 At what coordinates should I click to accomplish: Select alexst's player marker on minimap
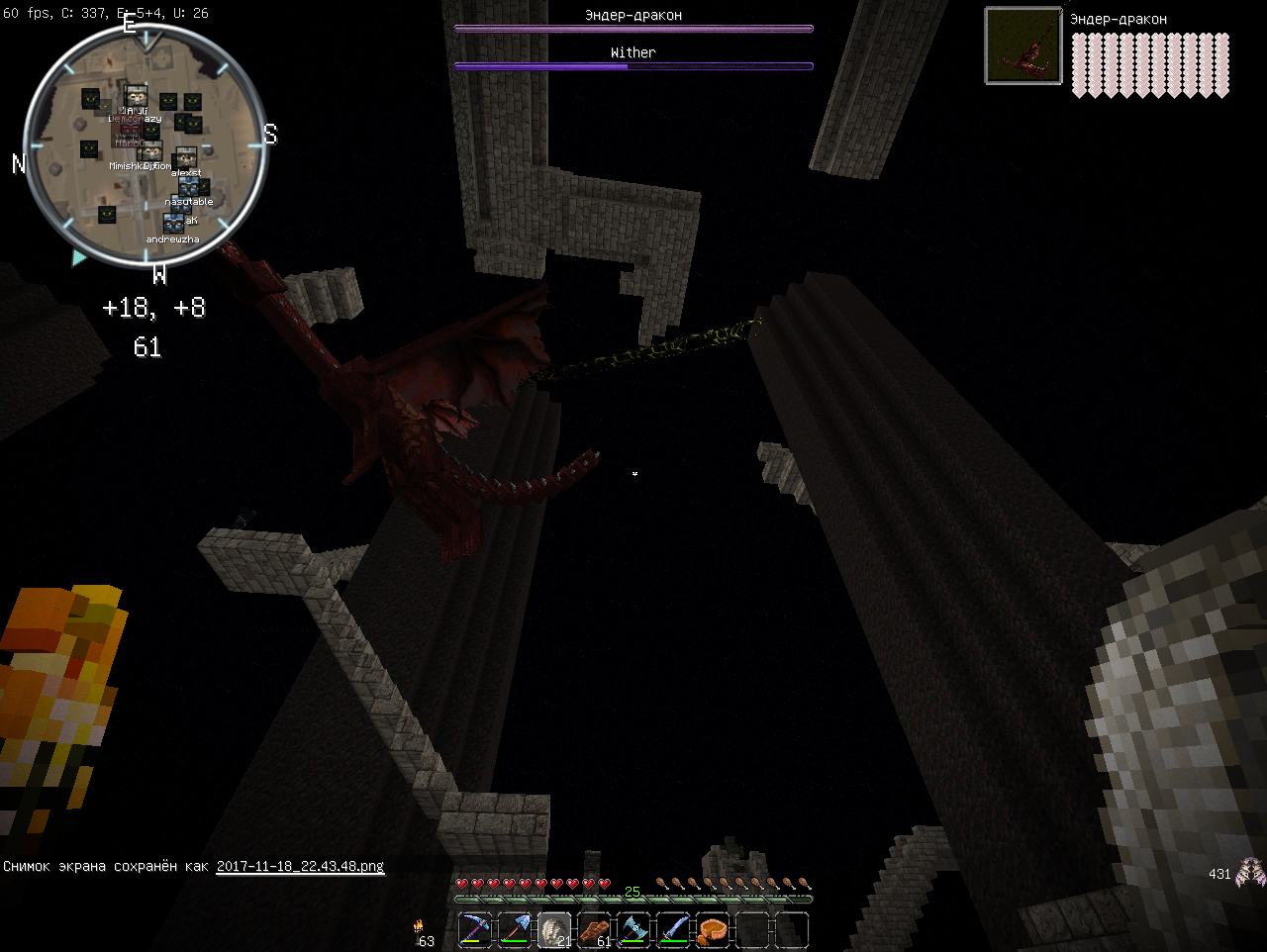(185, 159)
